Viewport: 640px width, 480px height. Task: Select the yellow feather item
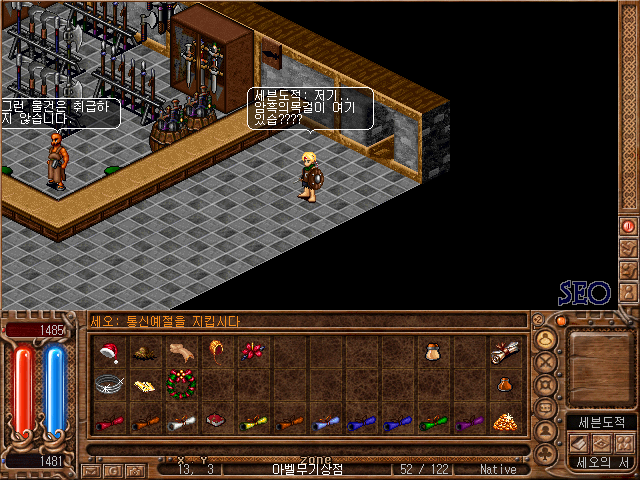(146, 384)
